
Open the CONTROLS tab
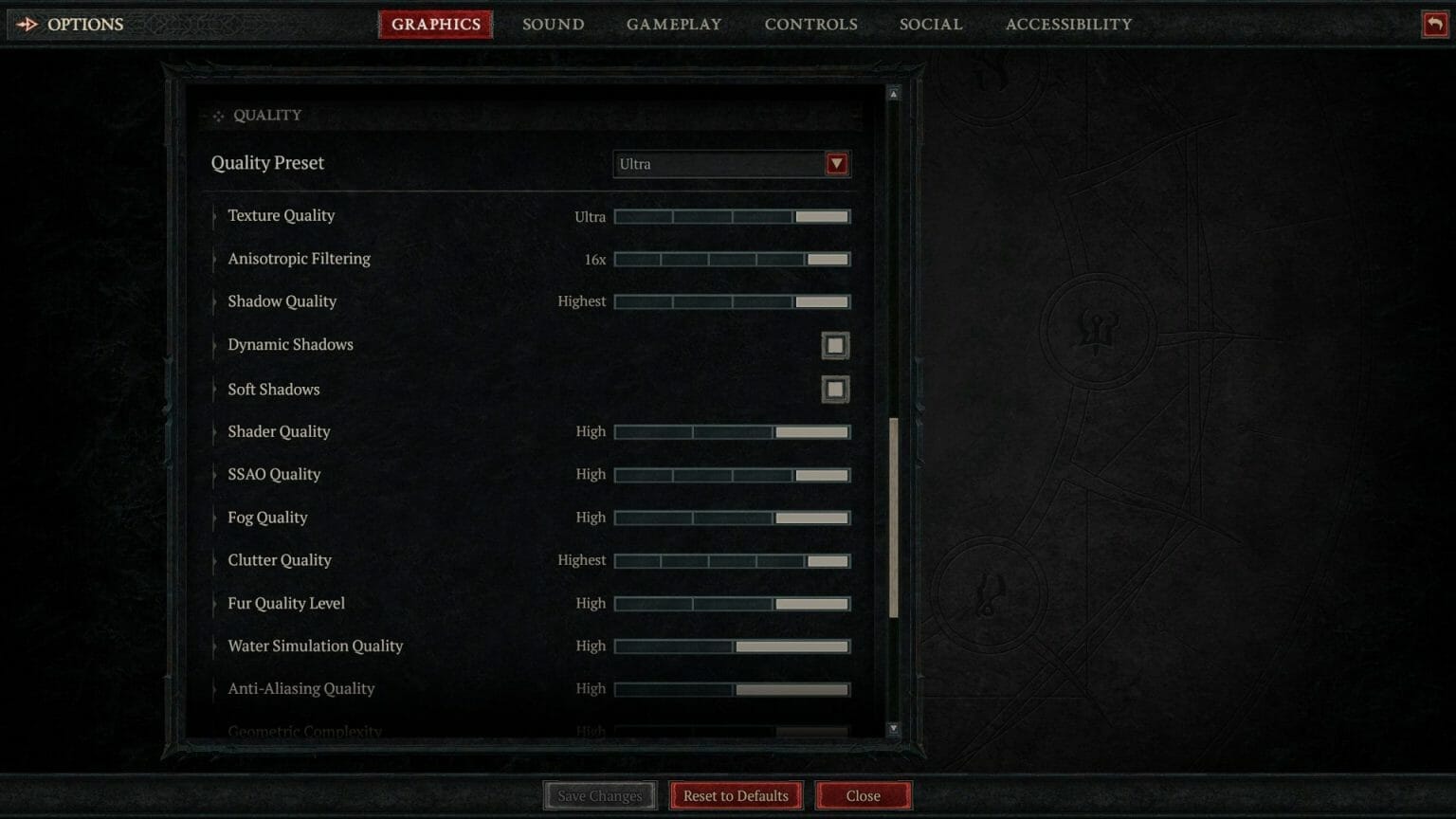point(810,24)
